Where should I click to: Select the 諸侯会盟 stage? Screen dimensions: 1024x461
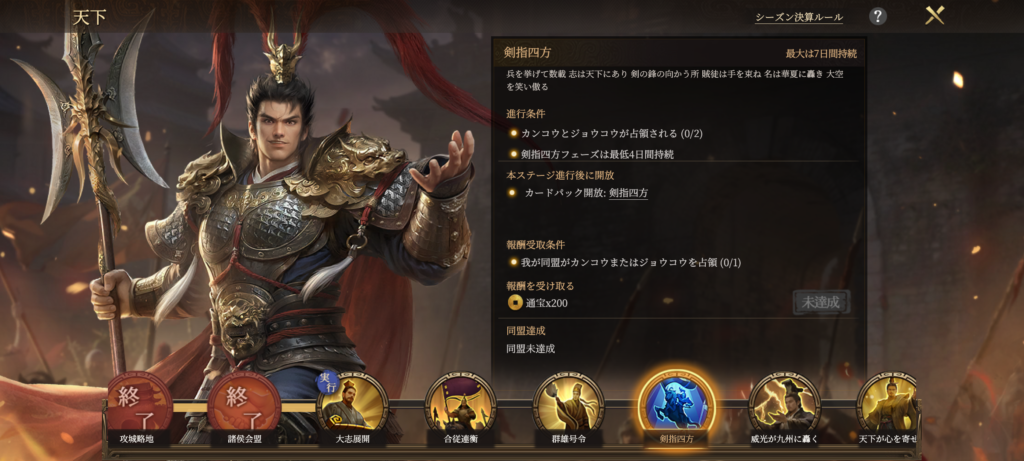[244, 406]
